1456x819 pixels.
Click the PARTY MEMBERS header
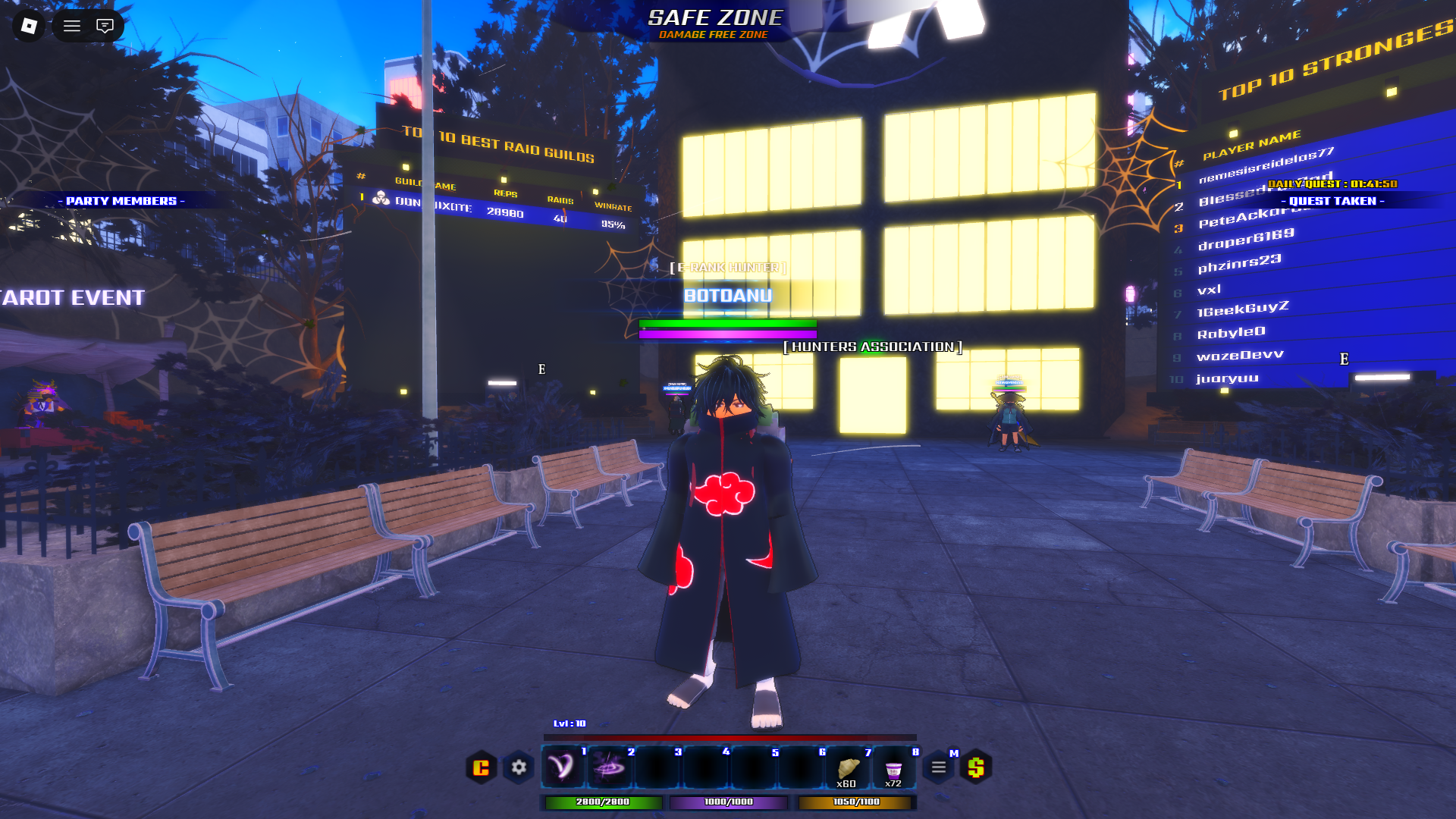pos(121,201)
